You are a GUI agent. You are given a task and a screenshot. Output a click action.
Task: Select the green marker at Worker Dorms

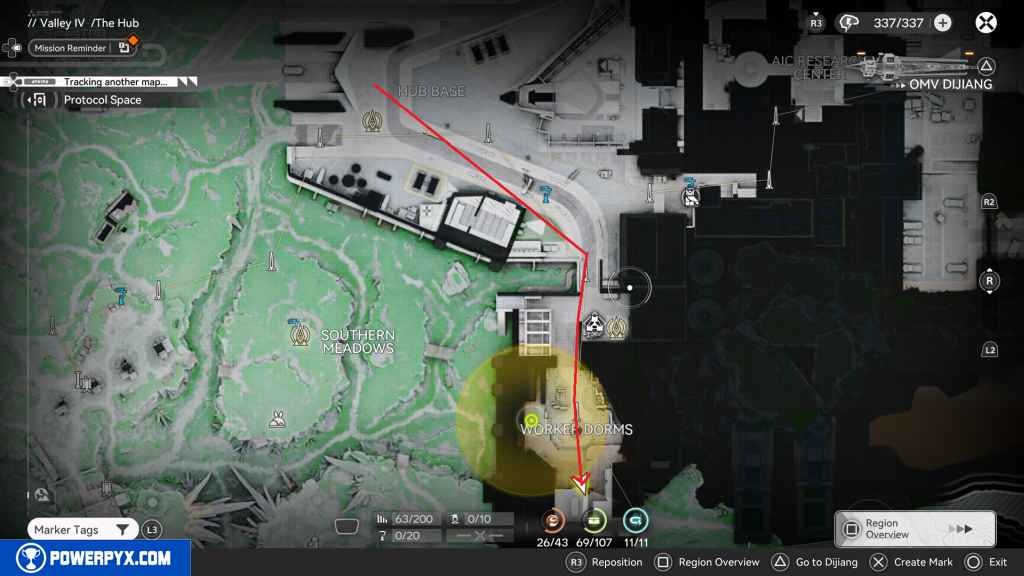pyautogui.click(x=532, y=419)
